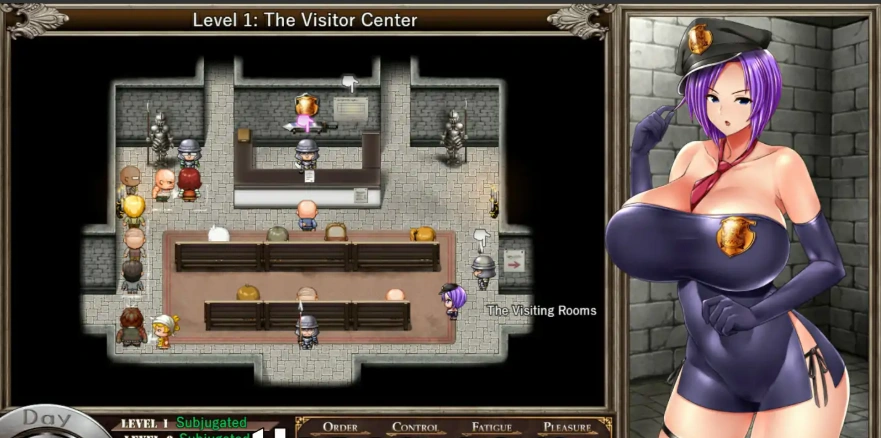Click the Order status panel
This screenshot has height=438, width=881.
click(x=340, y=427)
